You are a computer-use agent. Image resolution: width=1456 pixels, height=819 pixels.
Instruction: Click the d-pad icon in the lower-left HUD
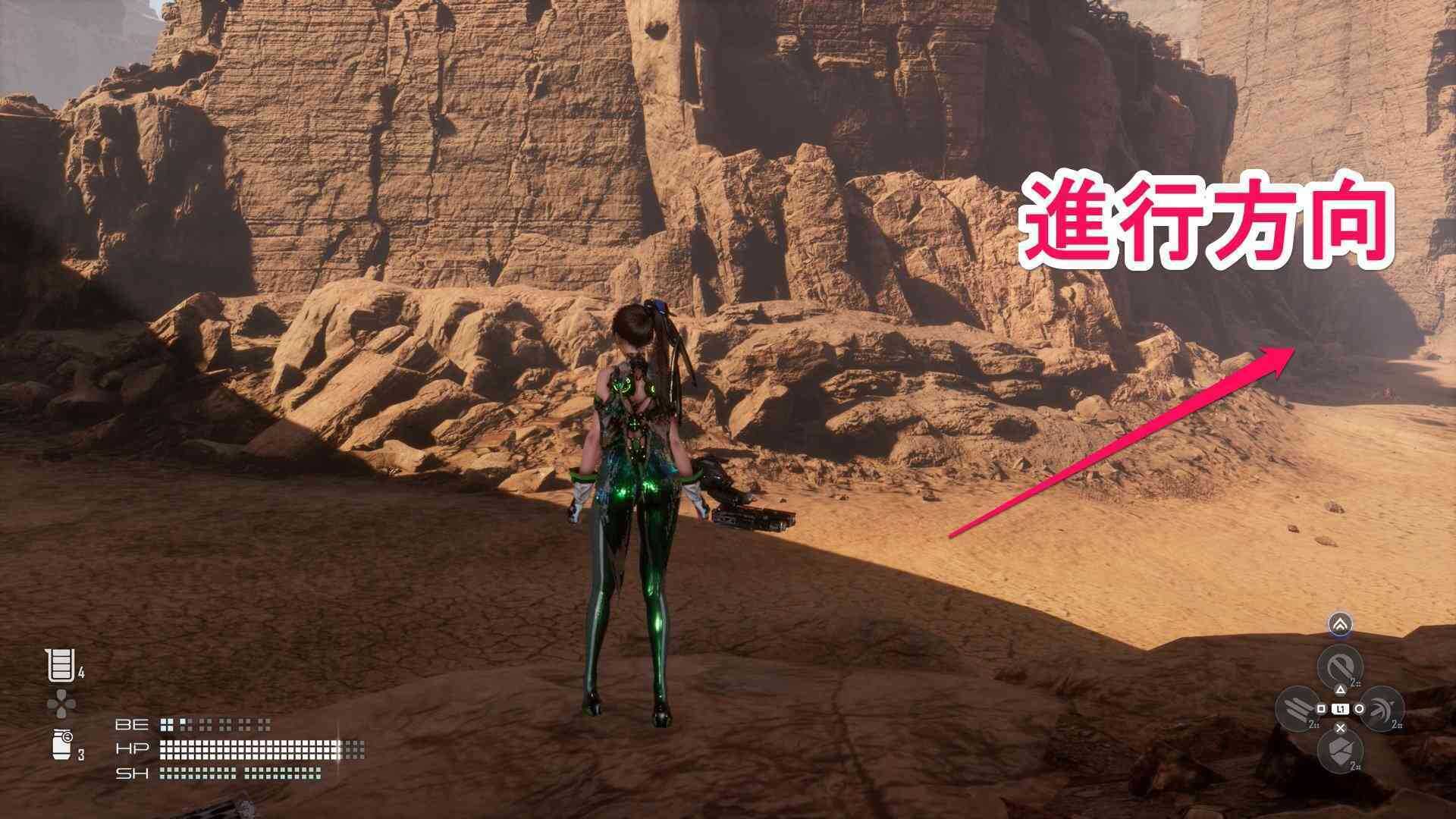click(61, 704)
